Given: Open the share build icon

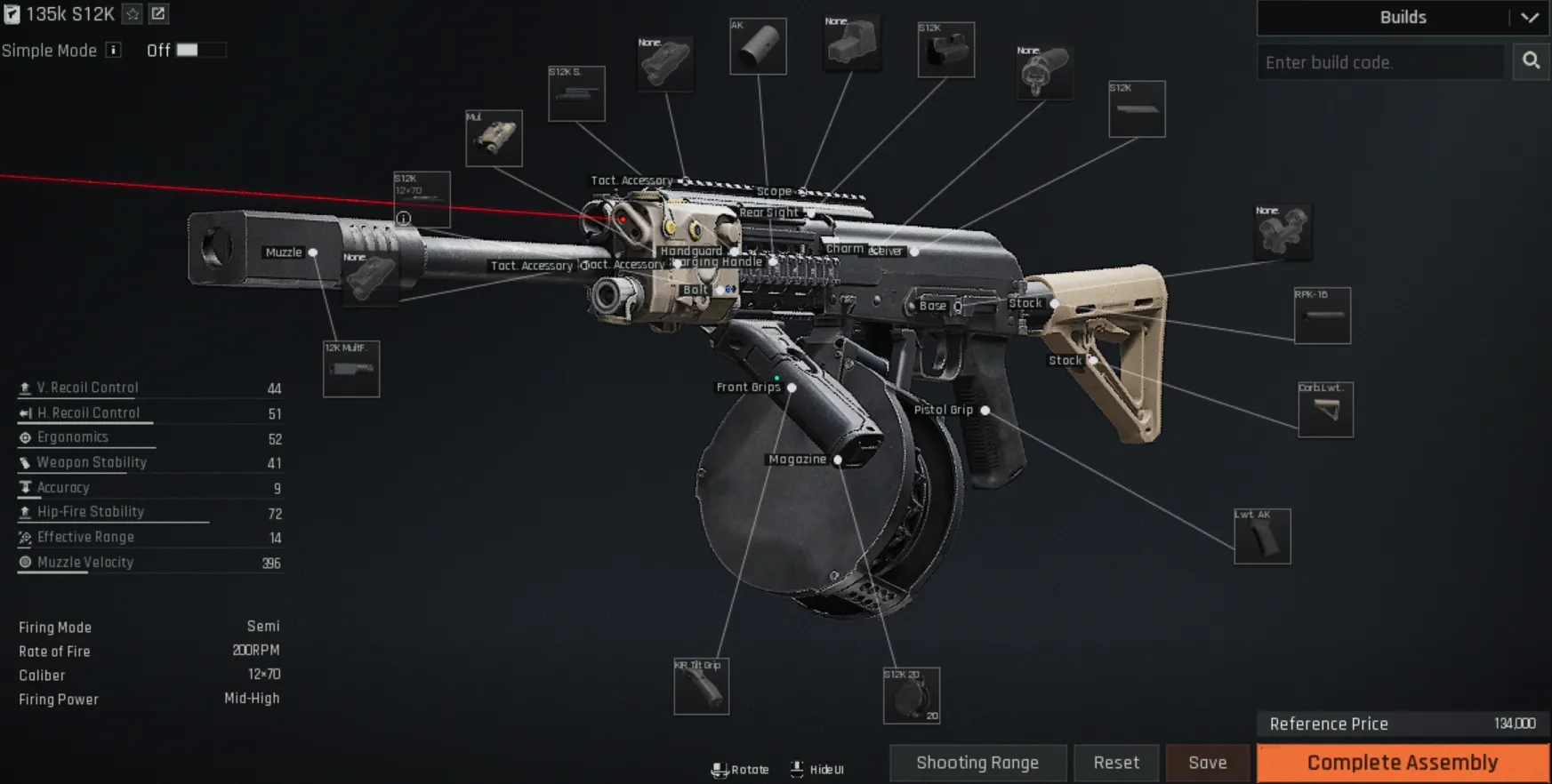Looking at the screenshot, I should pos(158,14).
